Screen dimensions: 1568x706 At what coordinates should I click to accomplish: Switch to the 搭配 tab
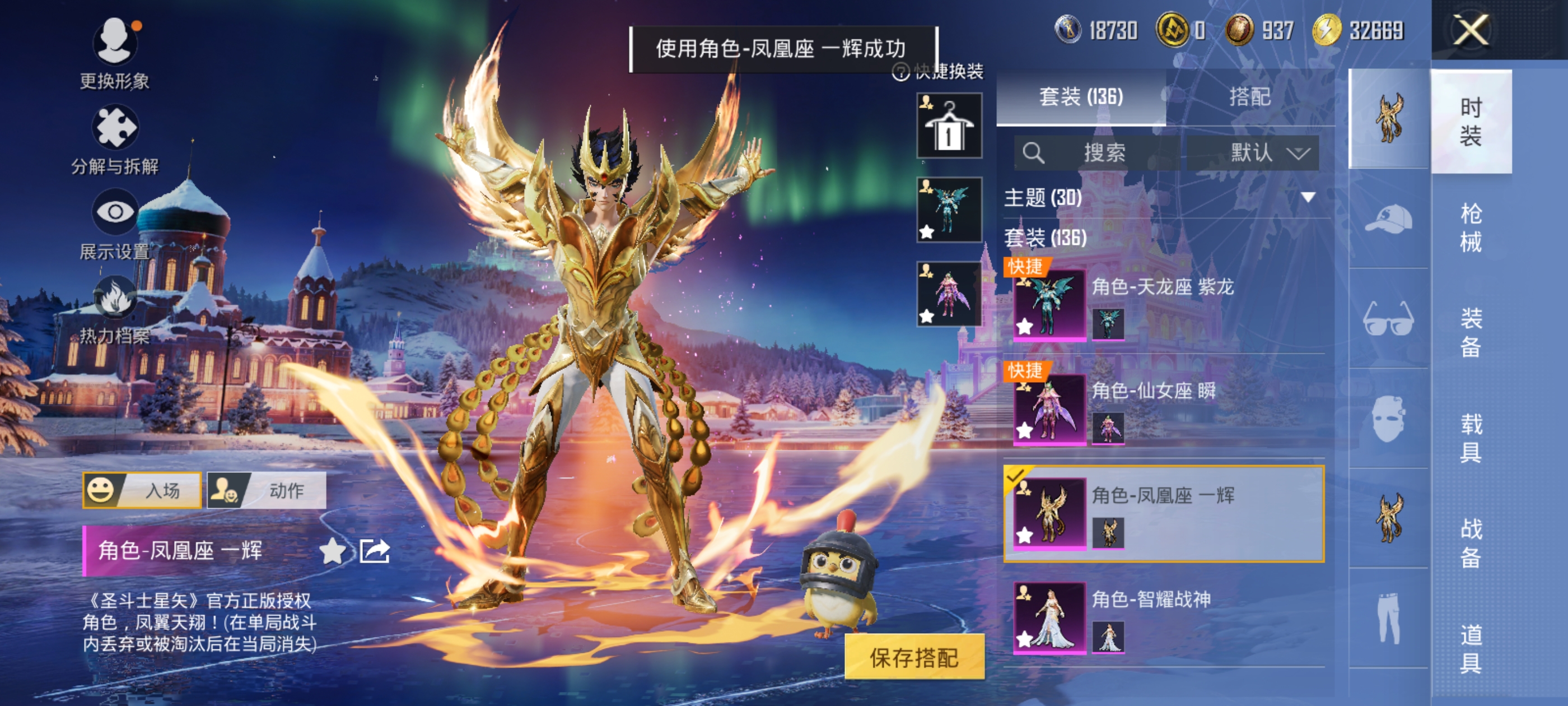click(1250, 97)
